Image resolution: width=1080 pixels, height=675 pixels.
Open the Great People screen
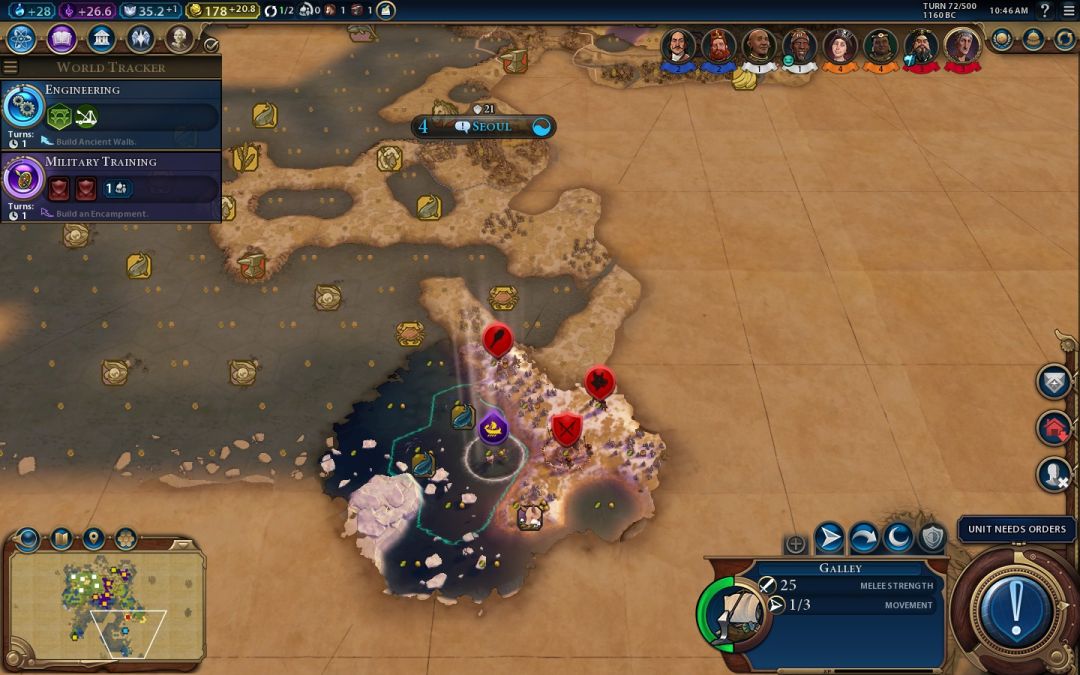click(x=179, y=39)
